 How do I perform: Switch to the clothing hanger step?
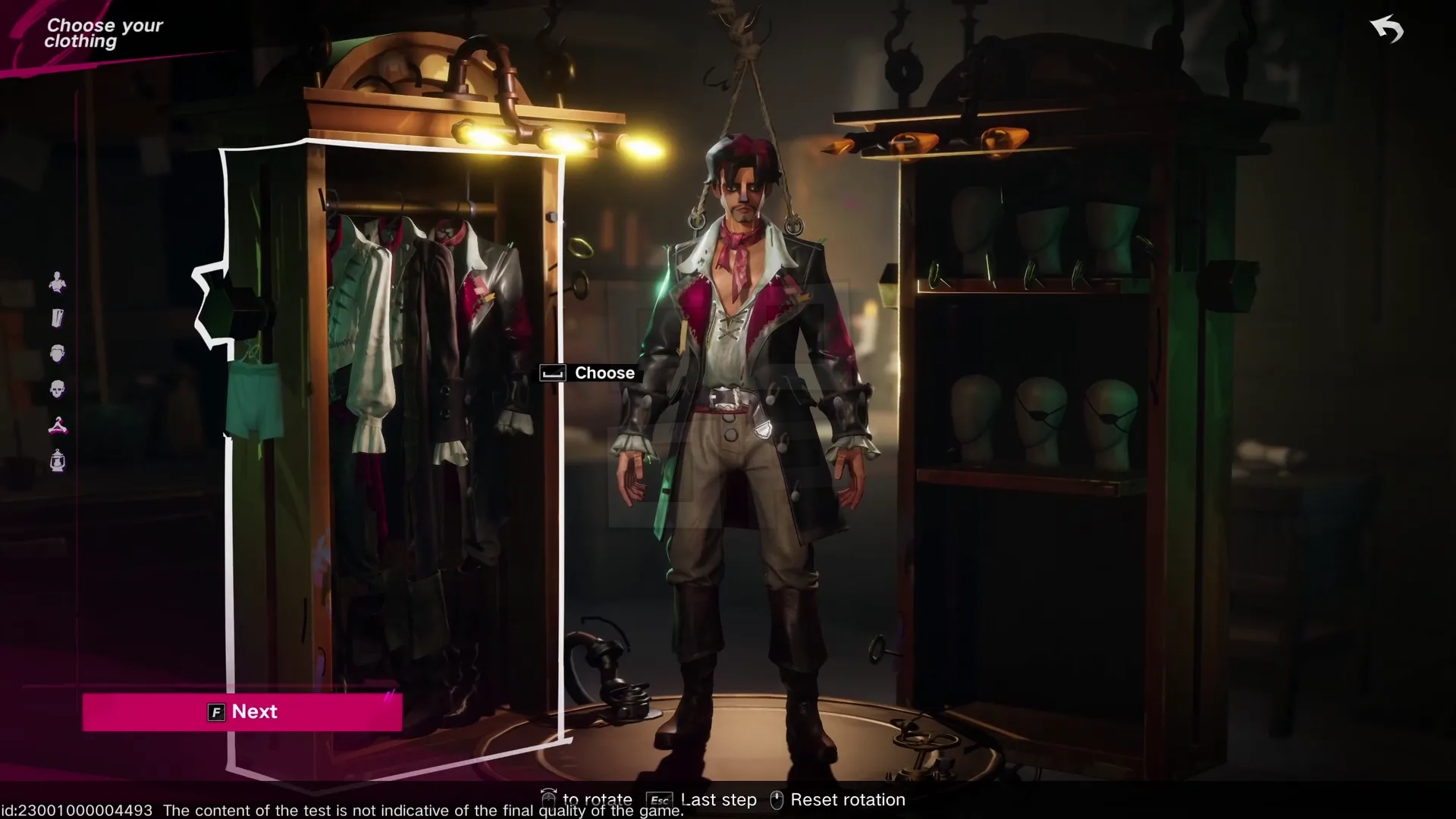58,425
